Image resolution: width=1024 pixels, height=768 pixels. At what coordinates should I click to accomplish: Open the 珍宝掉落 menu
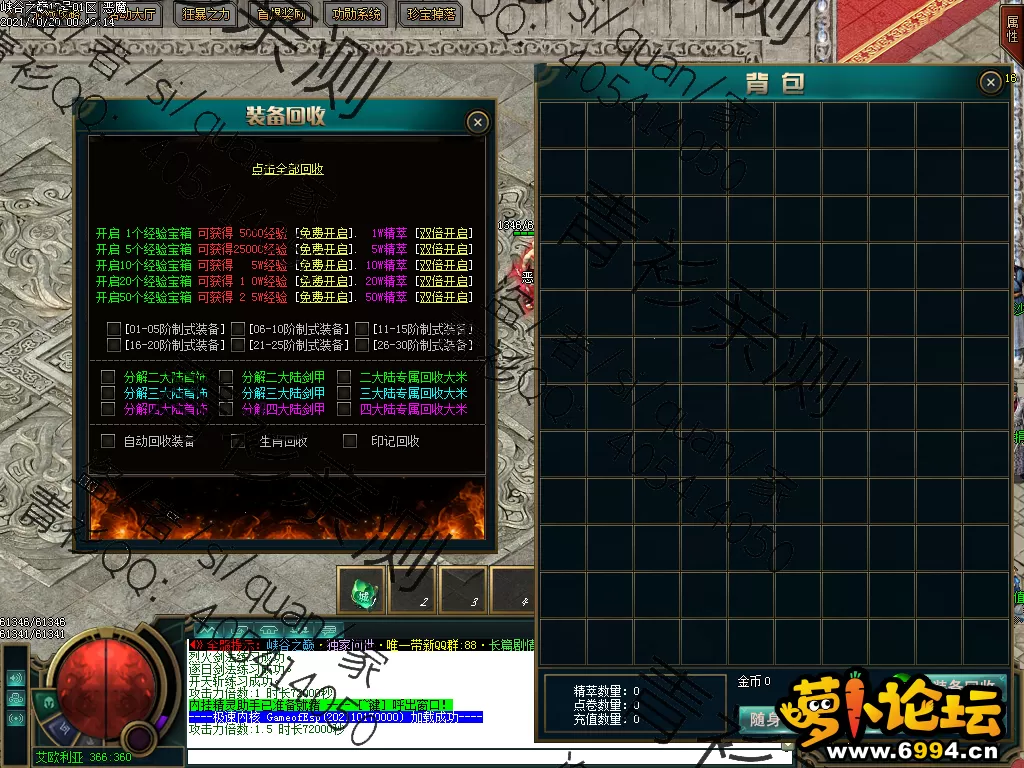coord(431,14)
